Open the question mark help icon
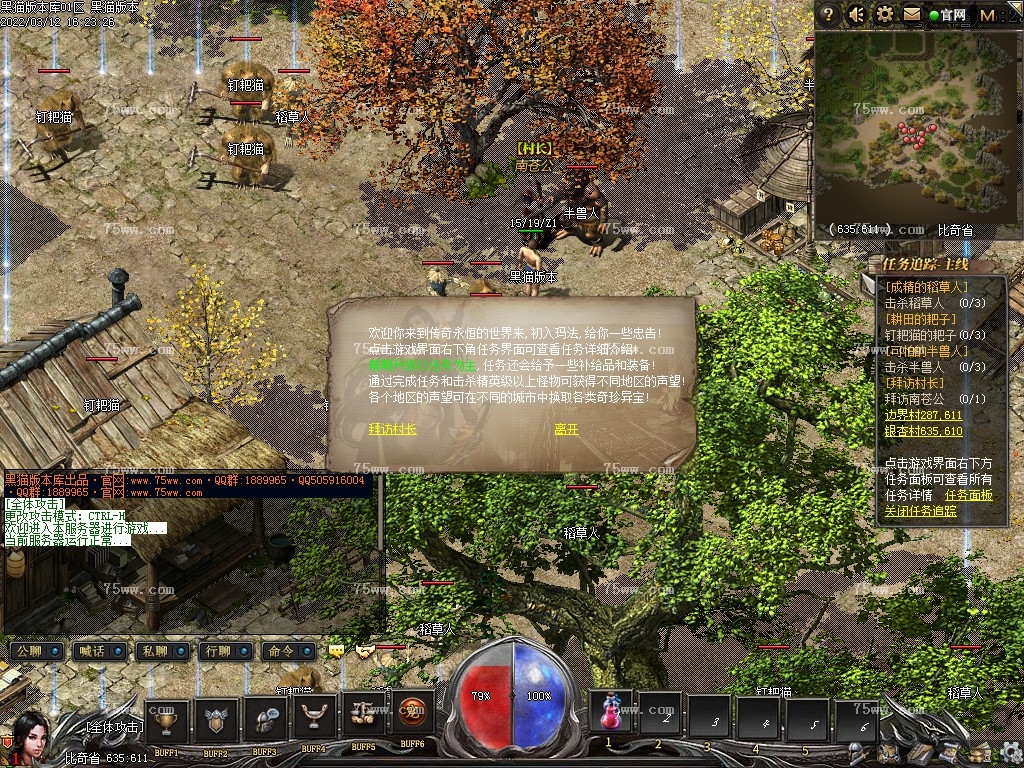Screen dimensions: 1024x768 (x=828, y=14)
